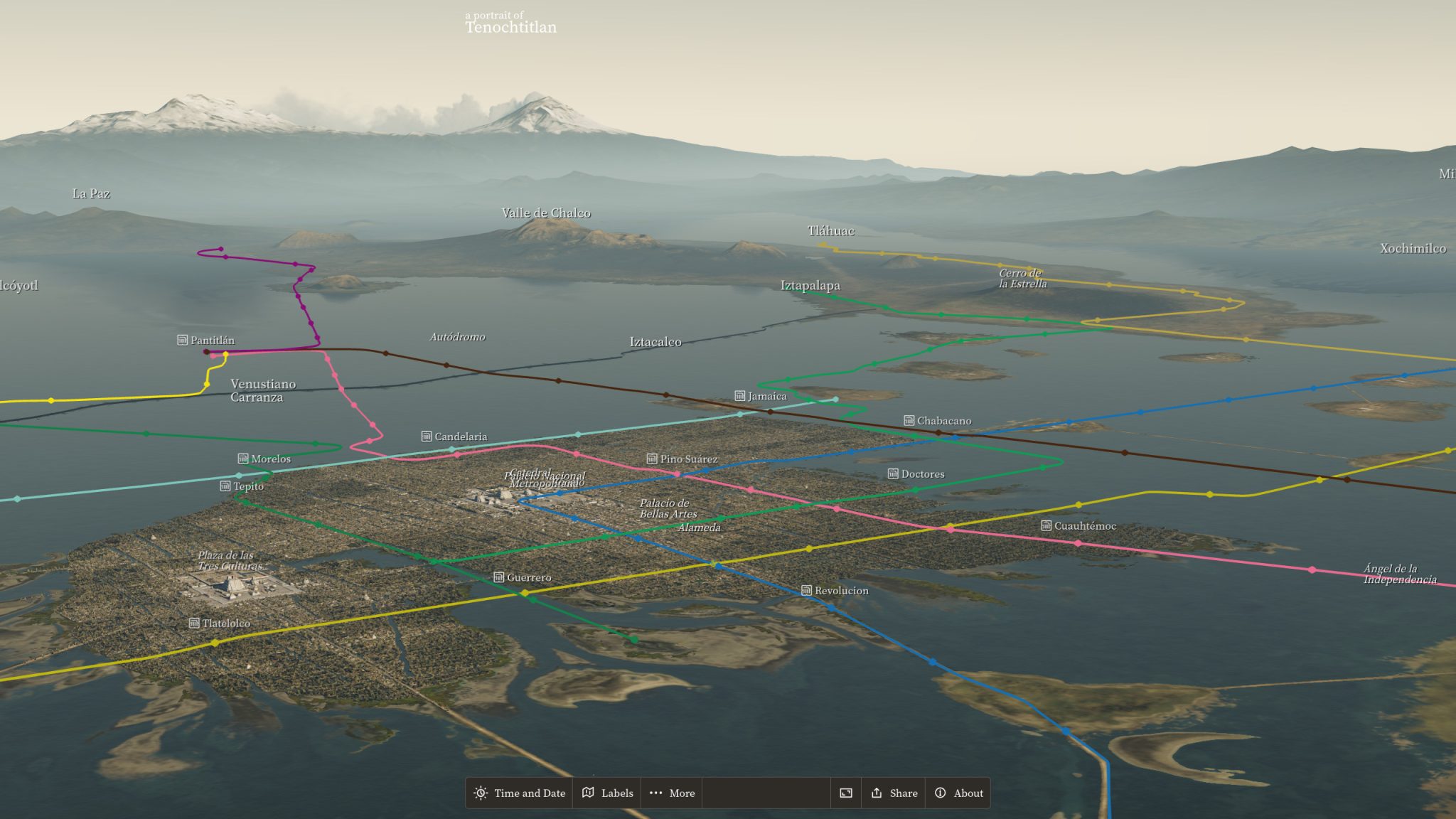Enter fullscreen mode
The image size is (1456, 819).
tap(845, 793)
